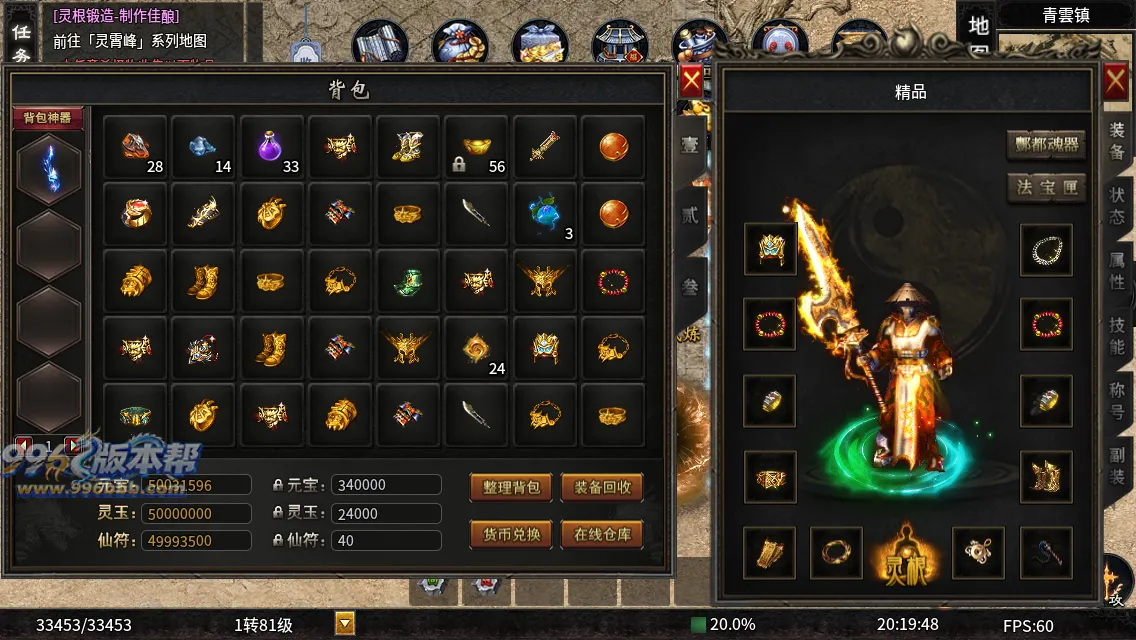Switch to the 称号 titles tab
Screen dimensions: 1136x640
[x=1117, y=400]
